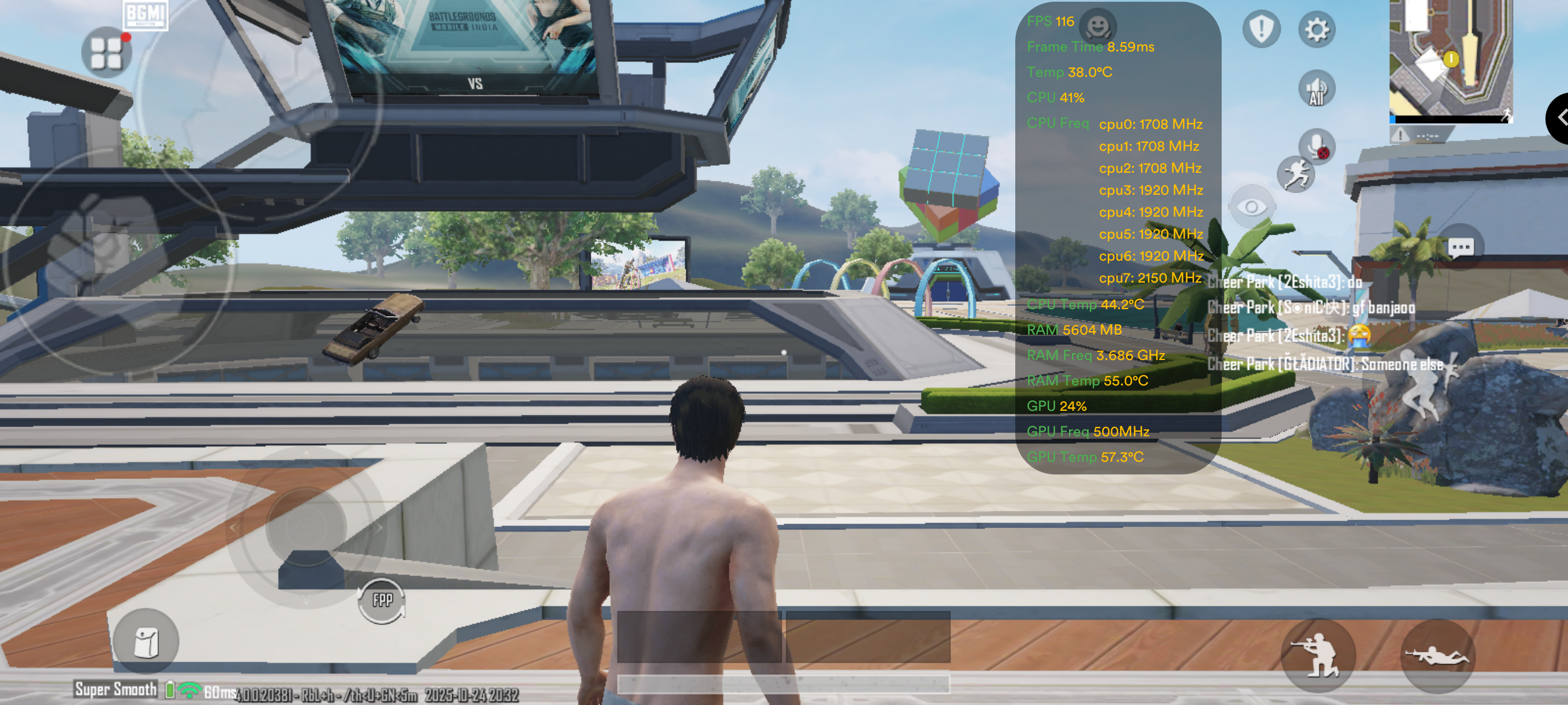Viewport: 1568px width, 705px height.
Task: Tap the prone stance button
Action: tap(1437, 656)
